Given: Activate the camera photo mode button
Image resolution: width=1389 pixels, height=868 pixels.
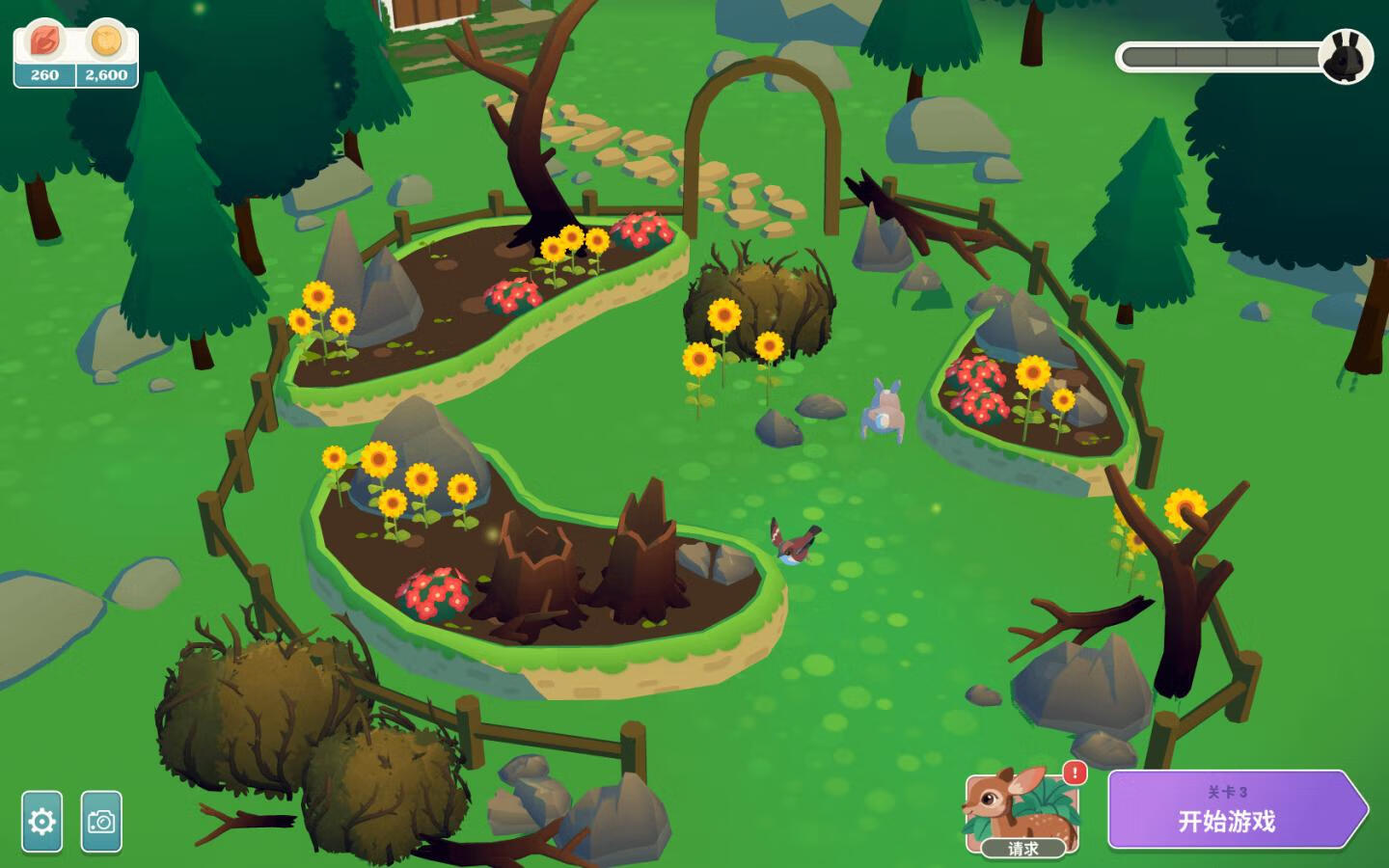Looking at the screenshot, I should 101,822.
